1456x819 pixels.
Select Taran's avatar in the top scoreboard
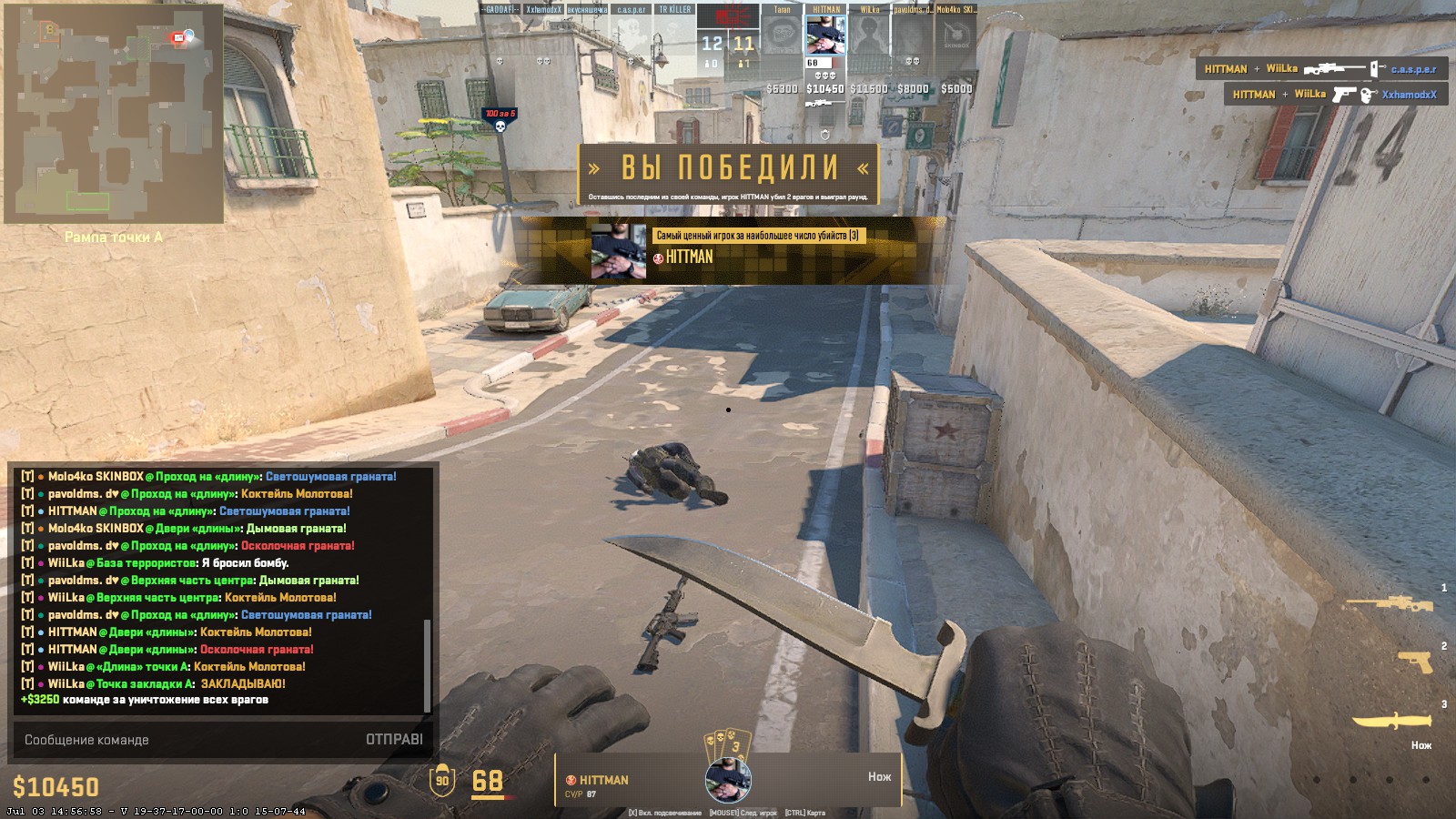782,36
